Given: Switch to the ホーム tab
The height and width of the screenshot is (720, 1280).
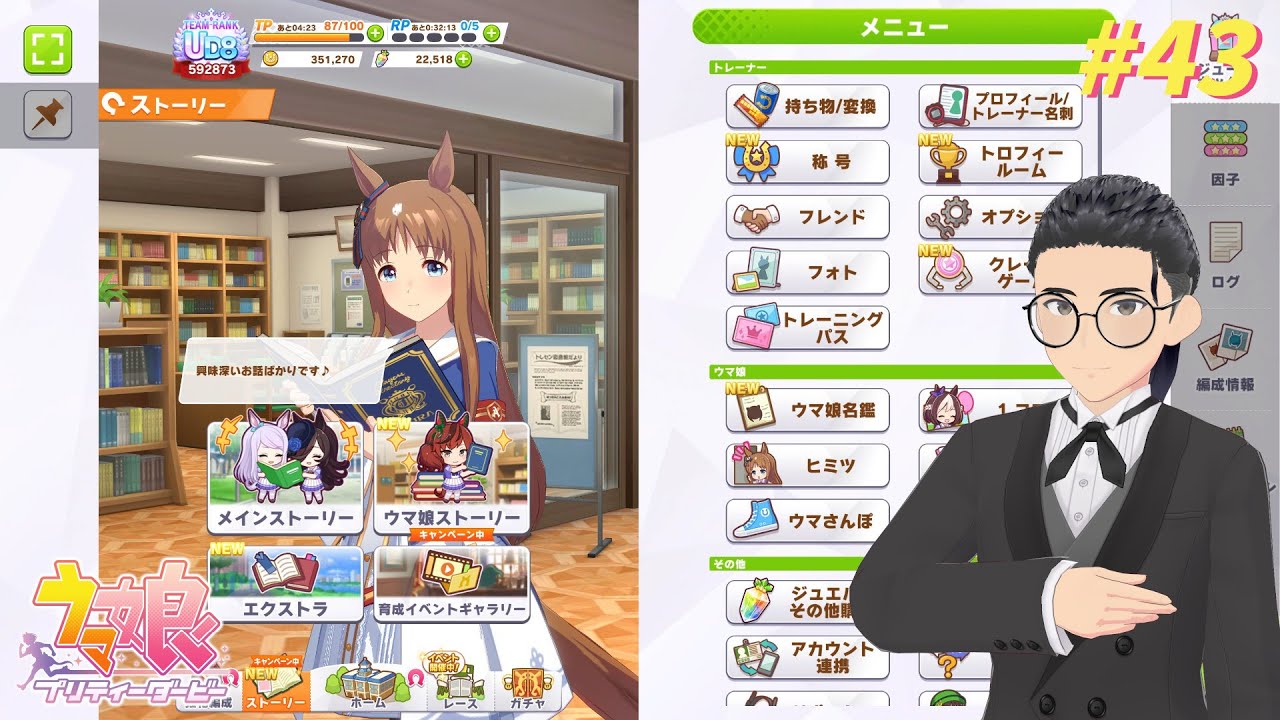Looking at the screenshot, I should [x=368, y=689].
